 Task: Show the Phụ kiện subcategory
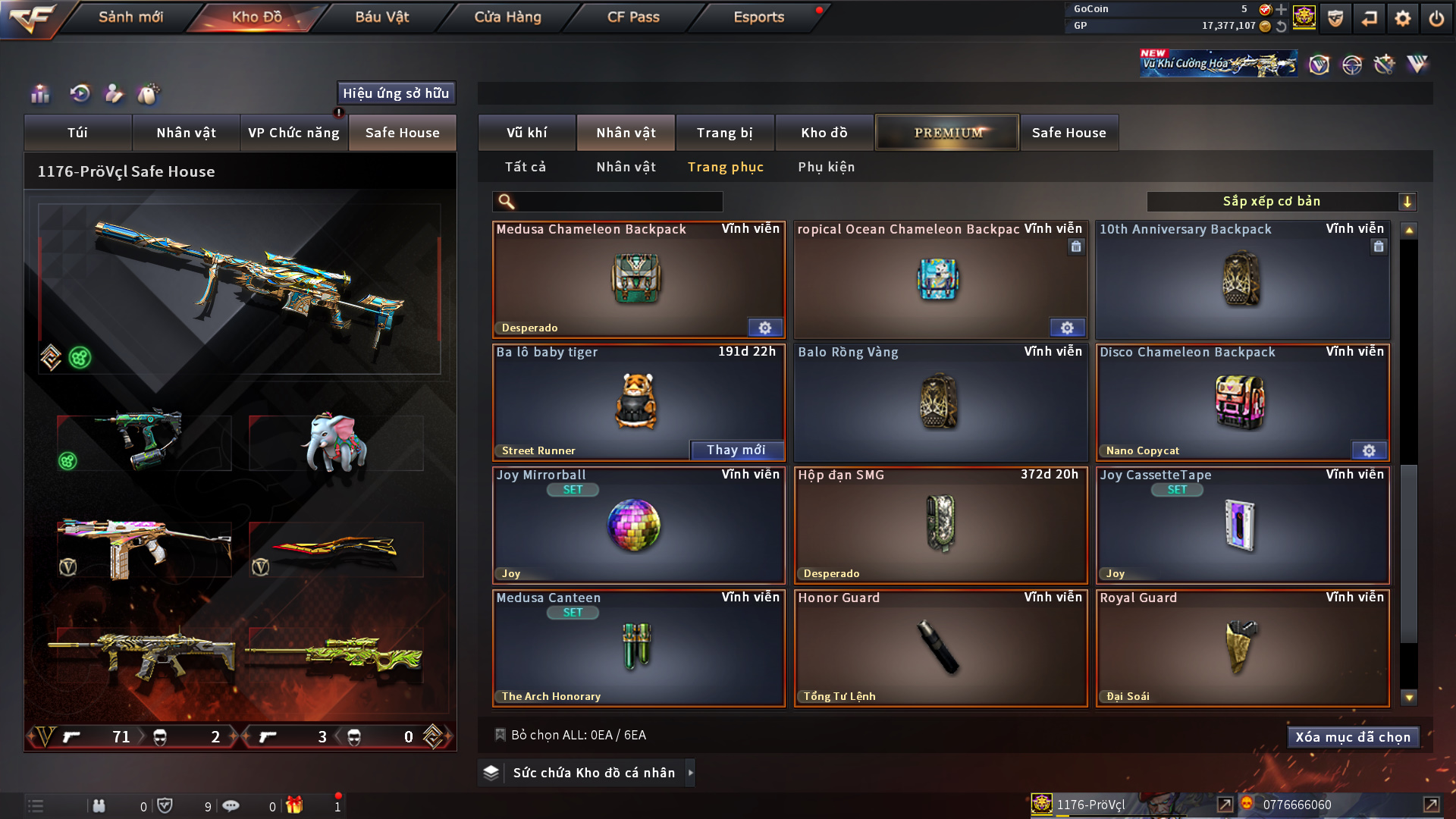pyautogui.click(x=826, y=167)
